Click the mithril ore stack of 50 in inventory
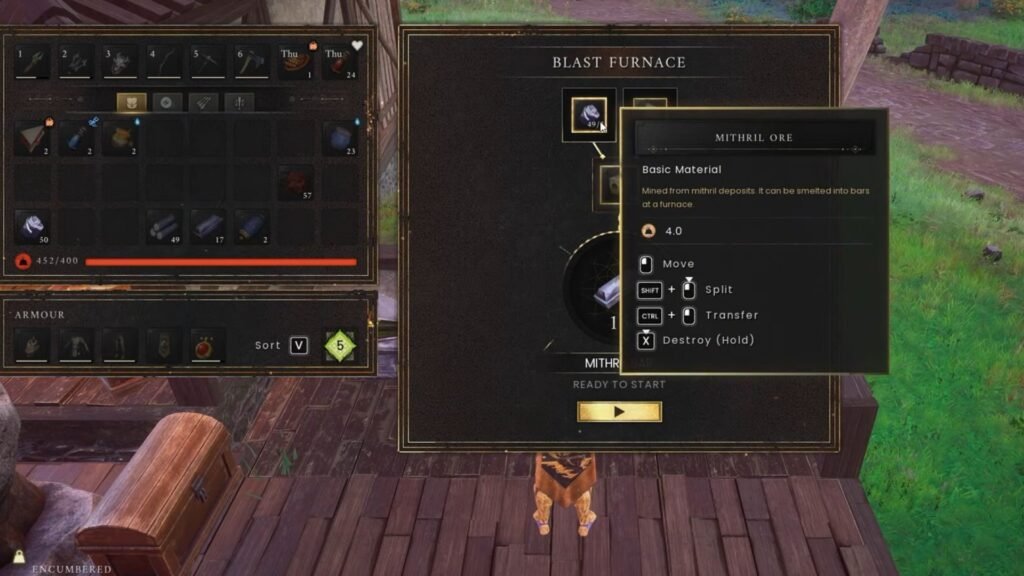1024x576 pixels. pyautogui.click(x=33, y=226)
